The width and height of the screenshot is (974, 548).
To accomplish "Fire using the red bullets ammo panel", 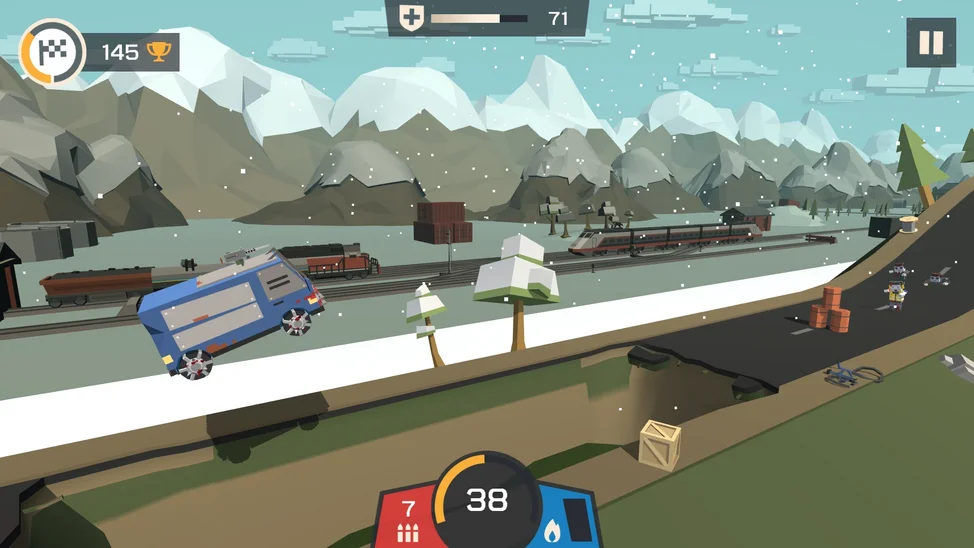I will pyautogui.click(x=407, y=520).
